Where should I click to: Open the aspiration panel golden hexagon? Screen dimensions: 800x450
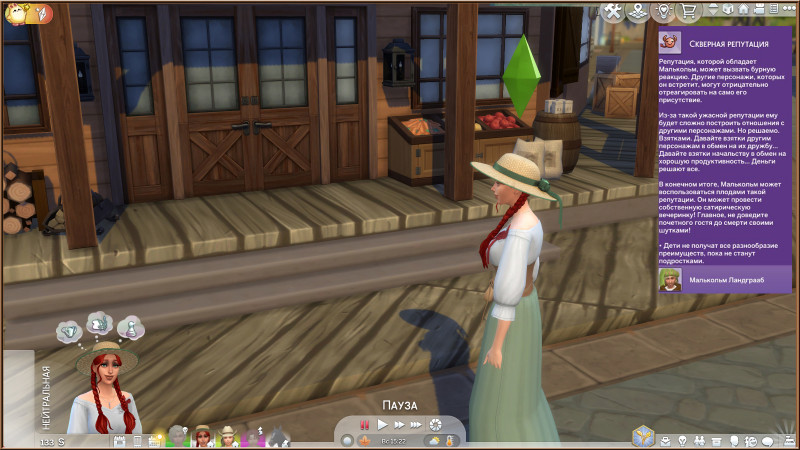[644, 437]
